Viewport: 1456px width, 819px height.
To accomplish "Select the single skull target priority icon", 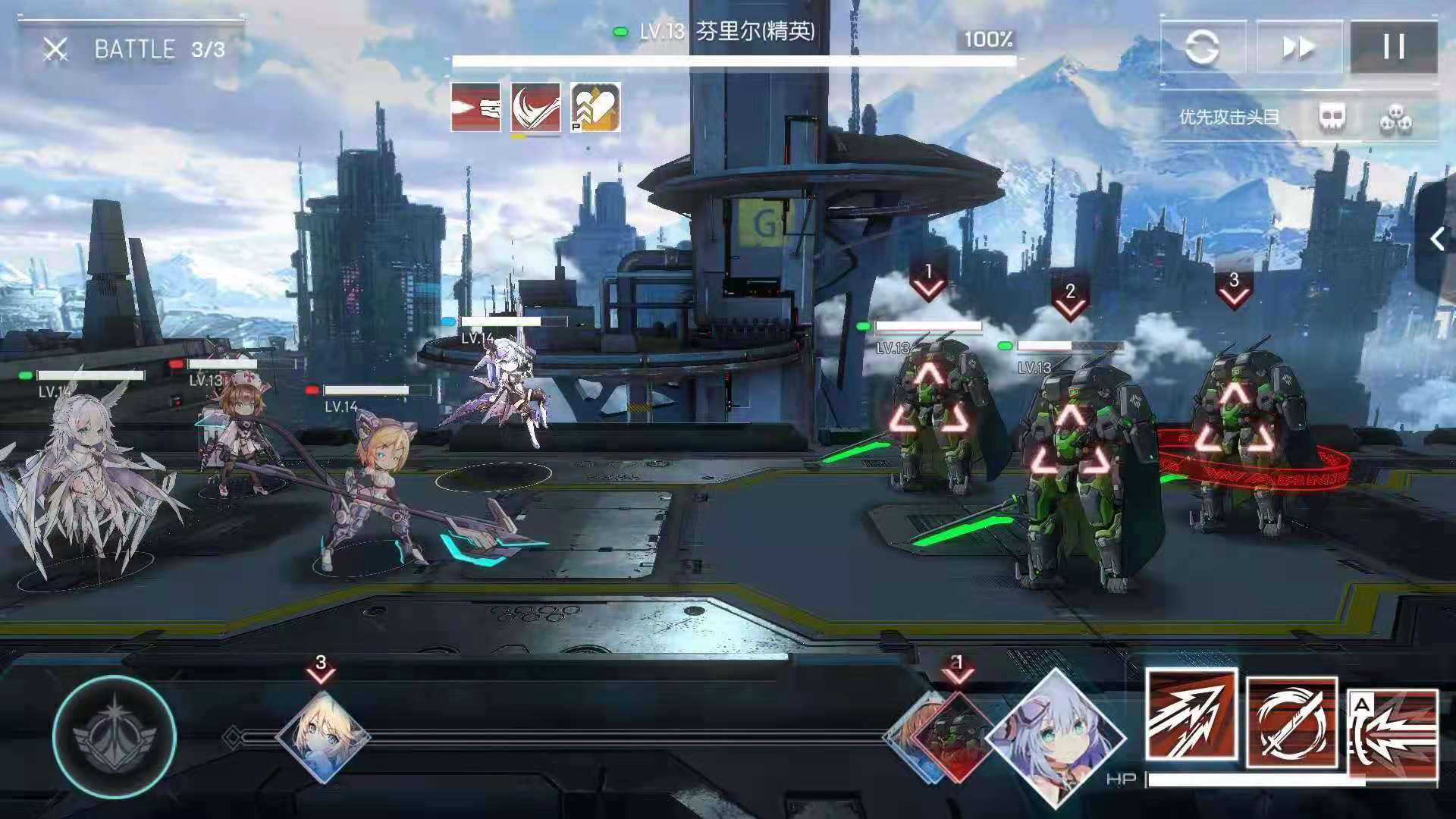I will click(x=1332, y=118).
